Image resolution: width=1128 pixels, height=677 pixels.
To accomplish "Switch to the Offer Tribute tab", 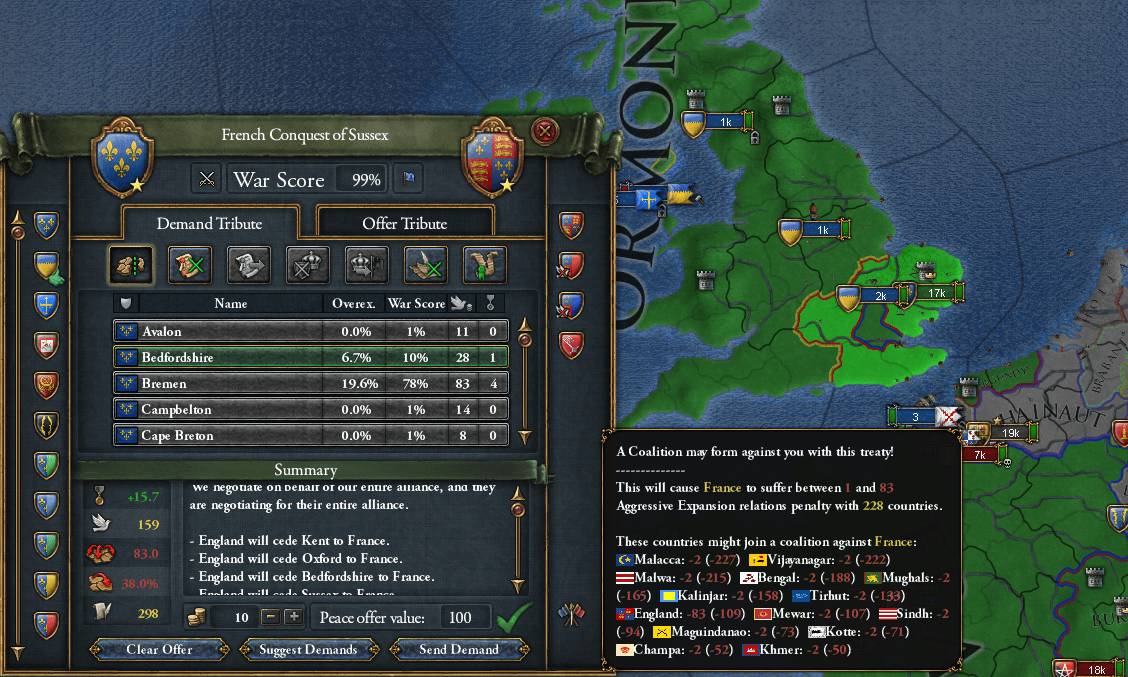I will (404, 223).
